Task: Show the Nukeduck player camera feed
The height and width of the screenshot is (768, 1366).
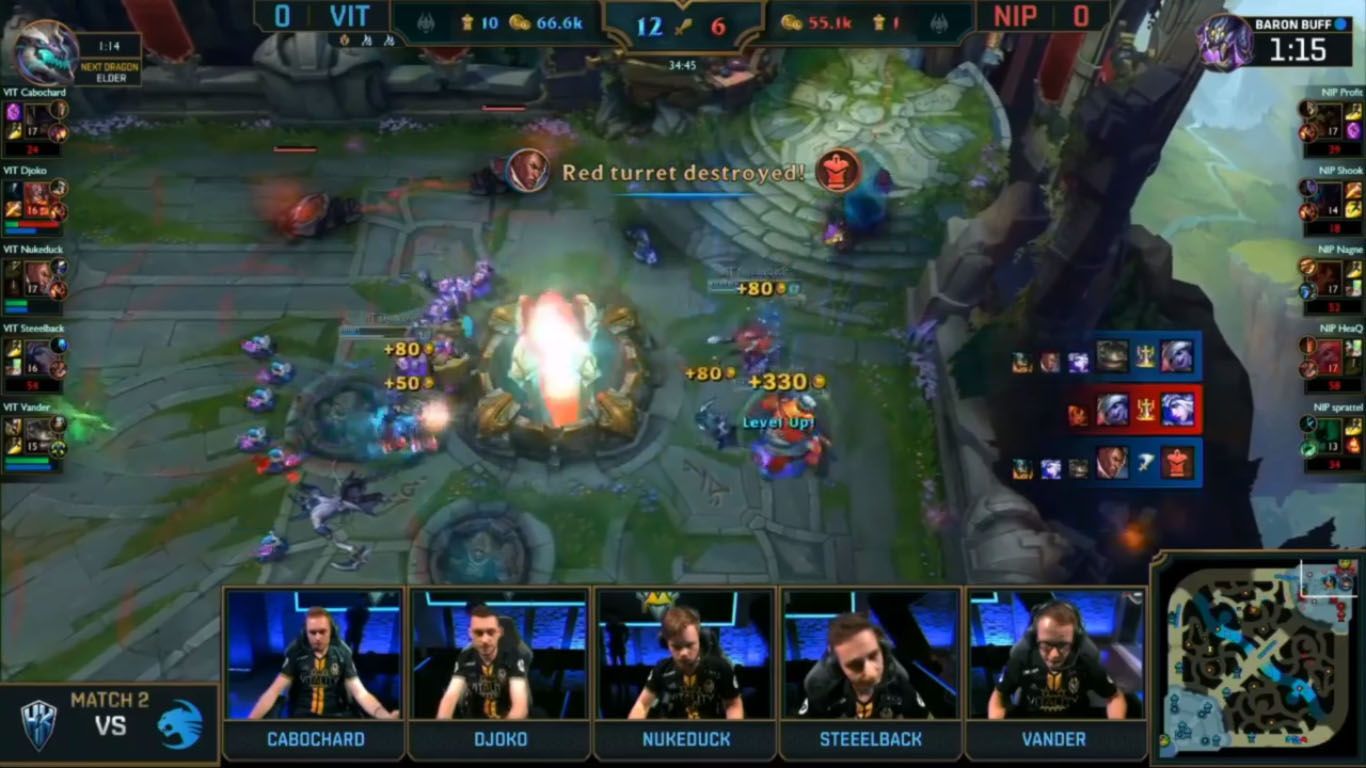Action: [x=685, y=654]
